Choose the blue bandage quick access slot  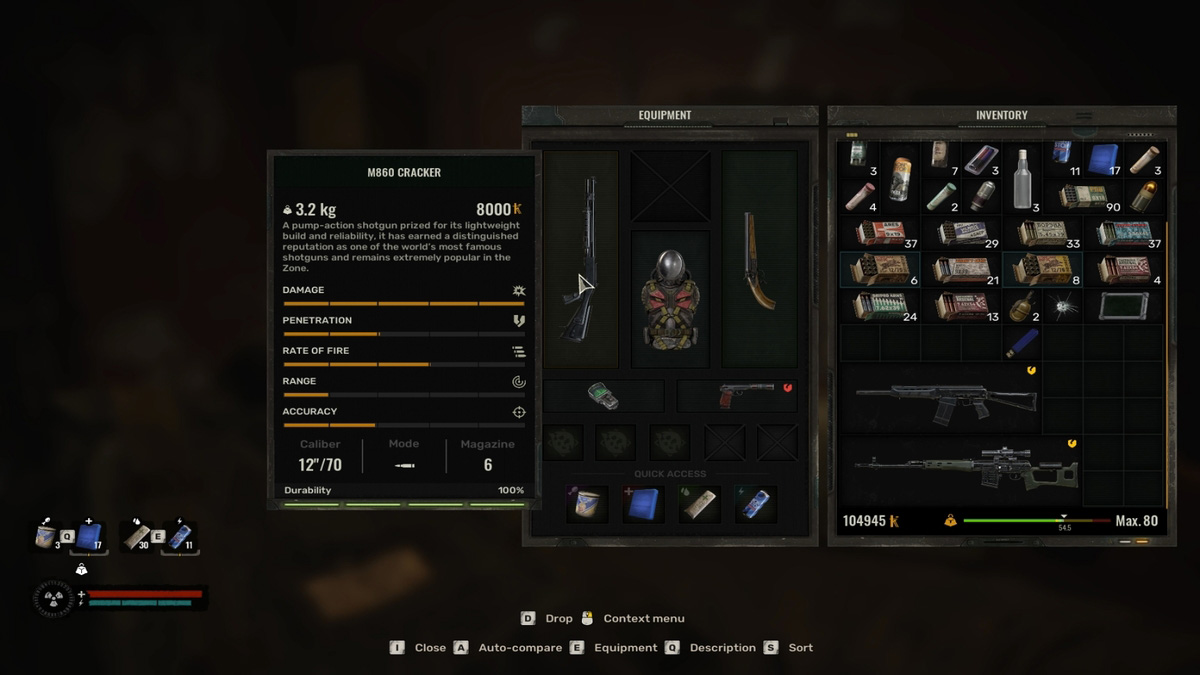click(x=643, y=504)
